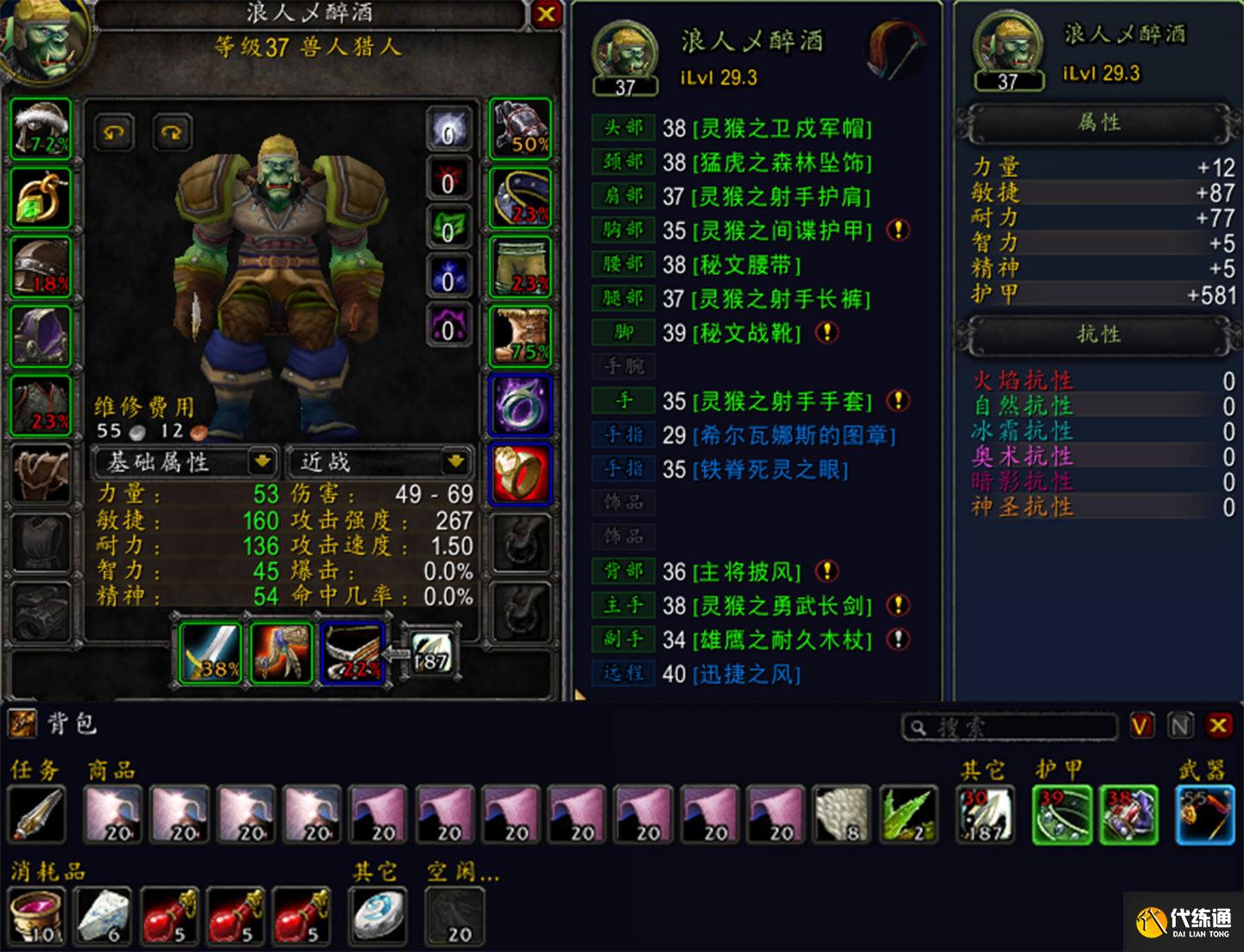Click the legs slot showing 23% durability
The image size is (1244, 952).
click(519, 265)
